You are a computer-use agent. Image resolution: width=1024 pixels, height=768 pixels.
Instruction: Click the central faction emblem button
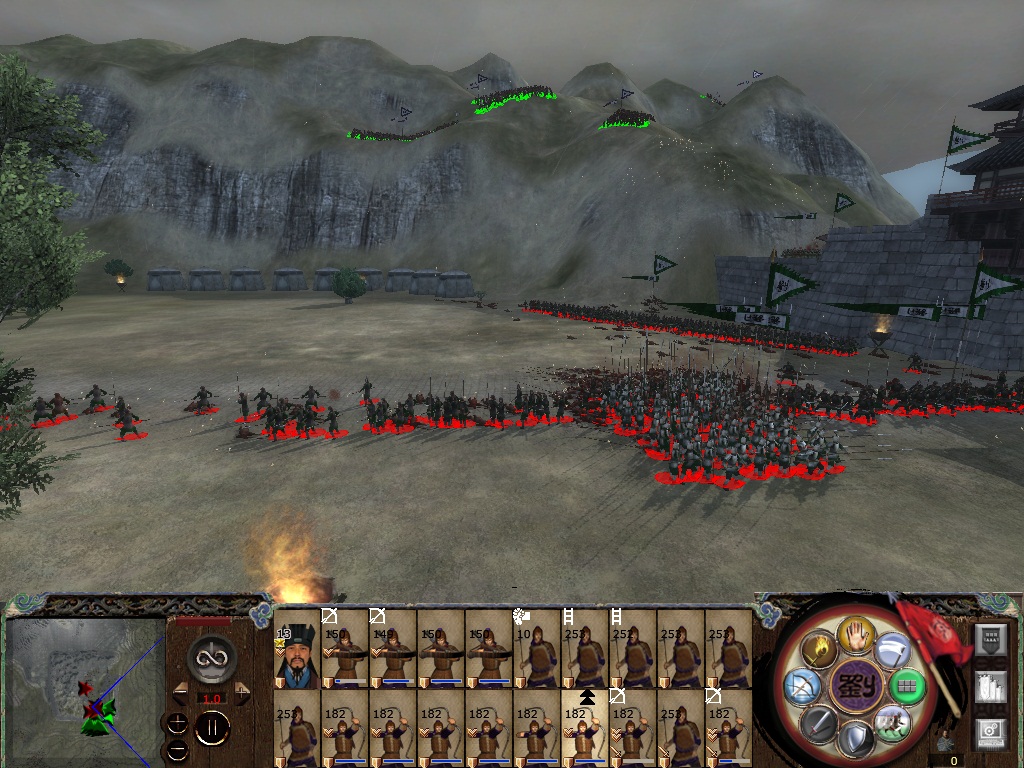(855, 688)
